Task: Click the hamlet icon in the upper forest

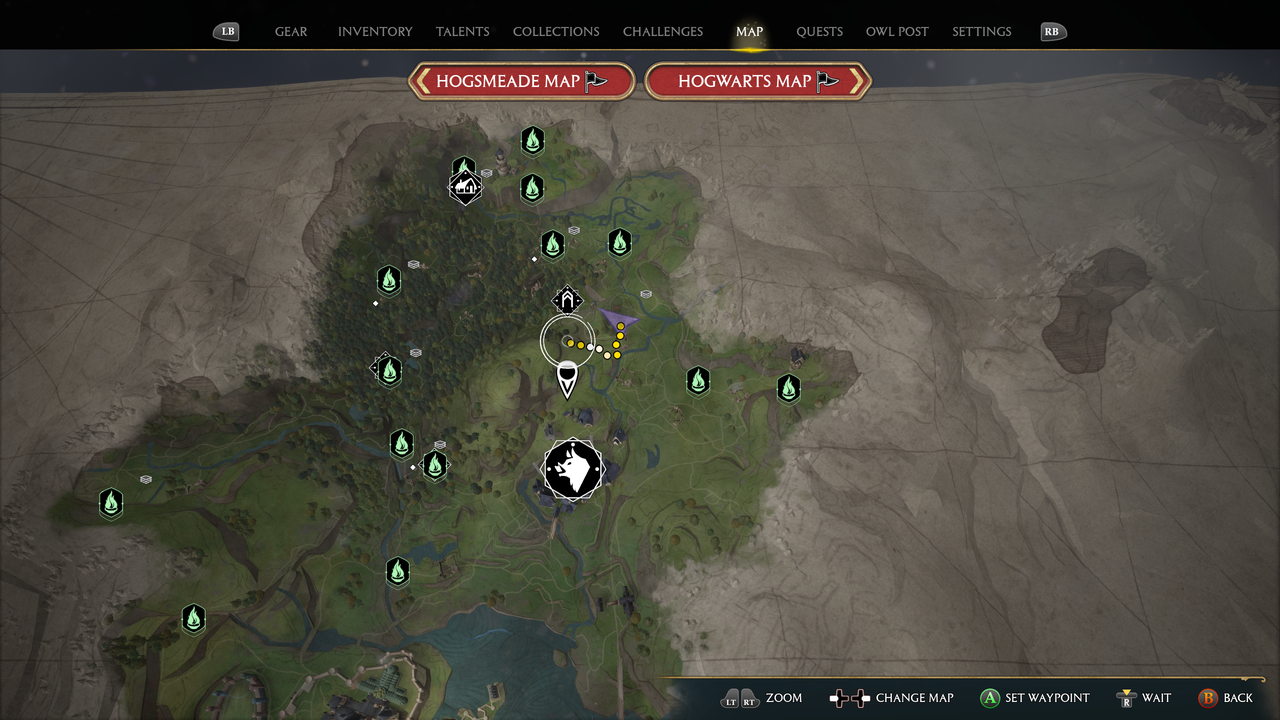Action: tap(466, 186)
